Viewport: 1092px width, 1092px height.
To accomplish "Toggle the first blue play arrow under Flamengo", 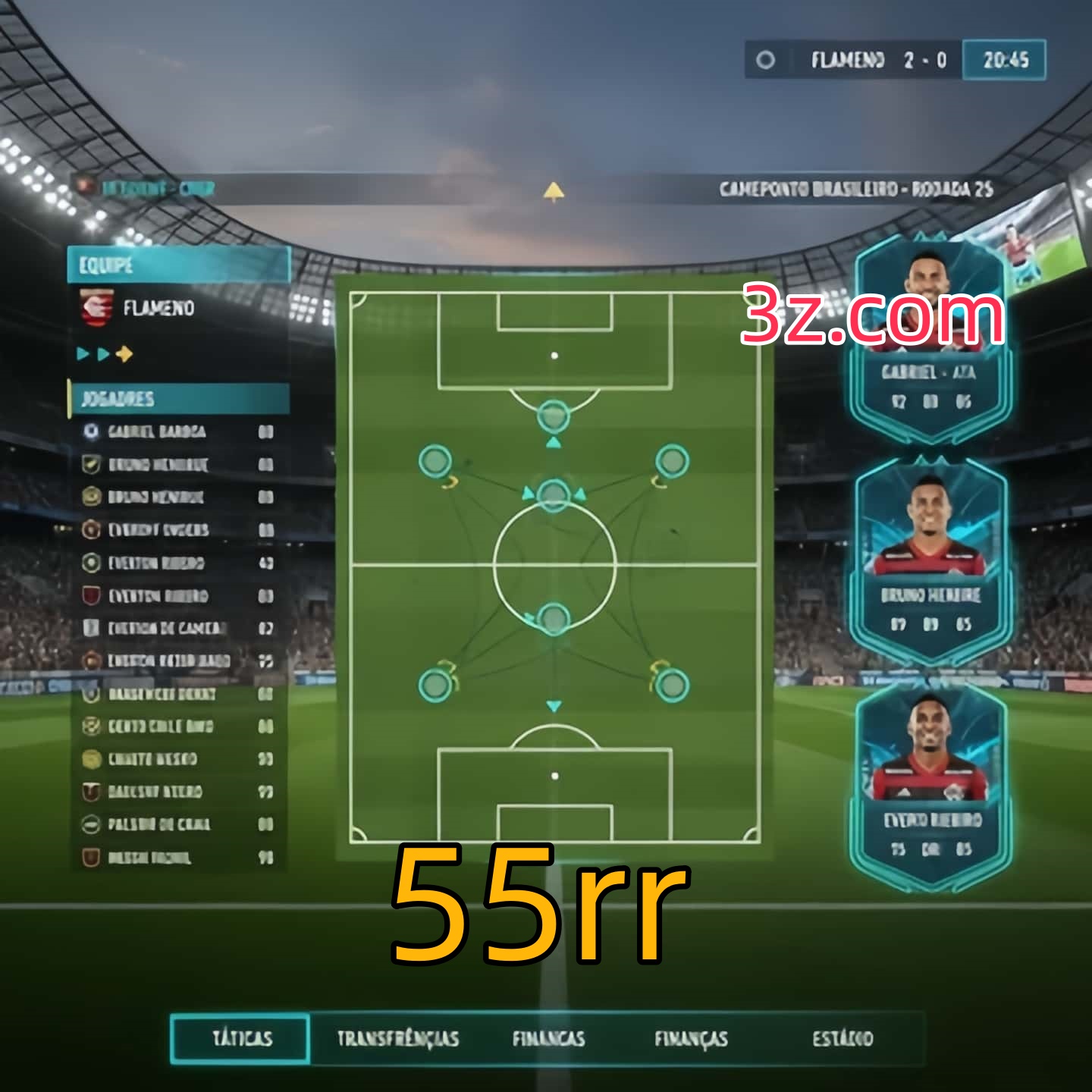I will tap(82, 353).
